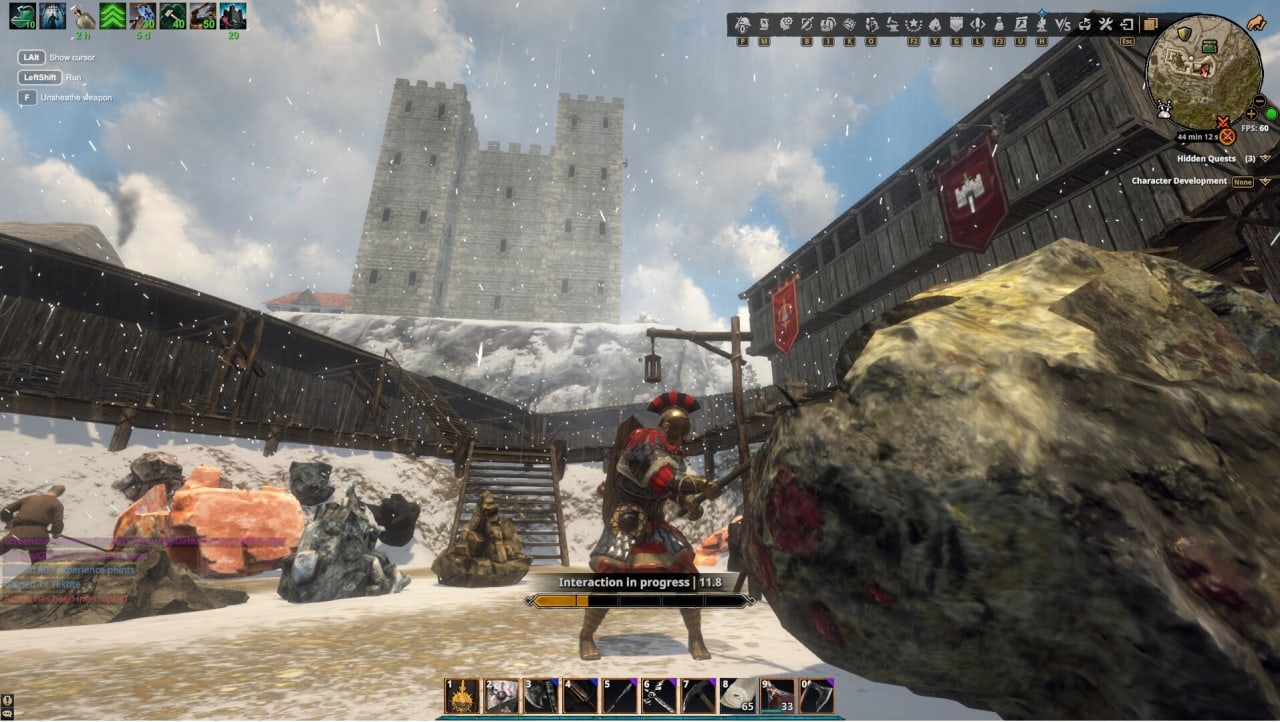Select the golden sun emblem hotbar slot 1

(462, 696)
